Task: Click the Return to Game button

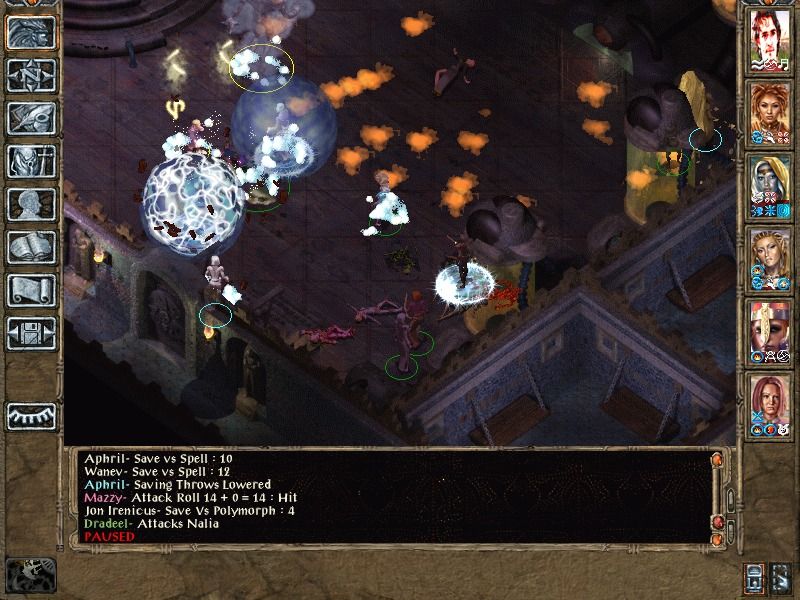Action: coord(30,32)
